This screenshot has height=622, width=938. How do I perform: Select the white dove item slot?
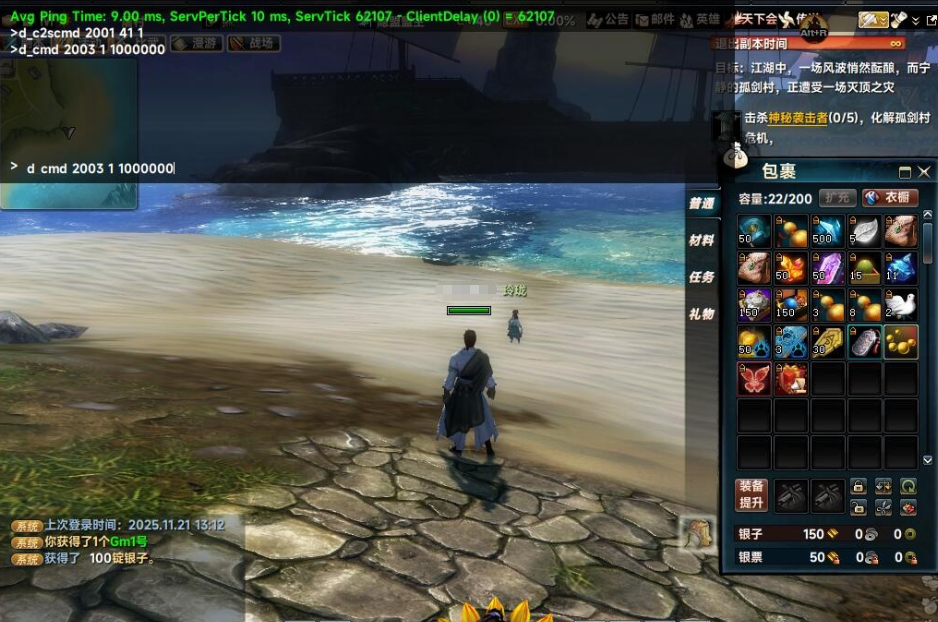click(x=901, y=305)
